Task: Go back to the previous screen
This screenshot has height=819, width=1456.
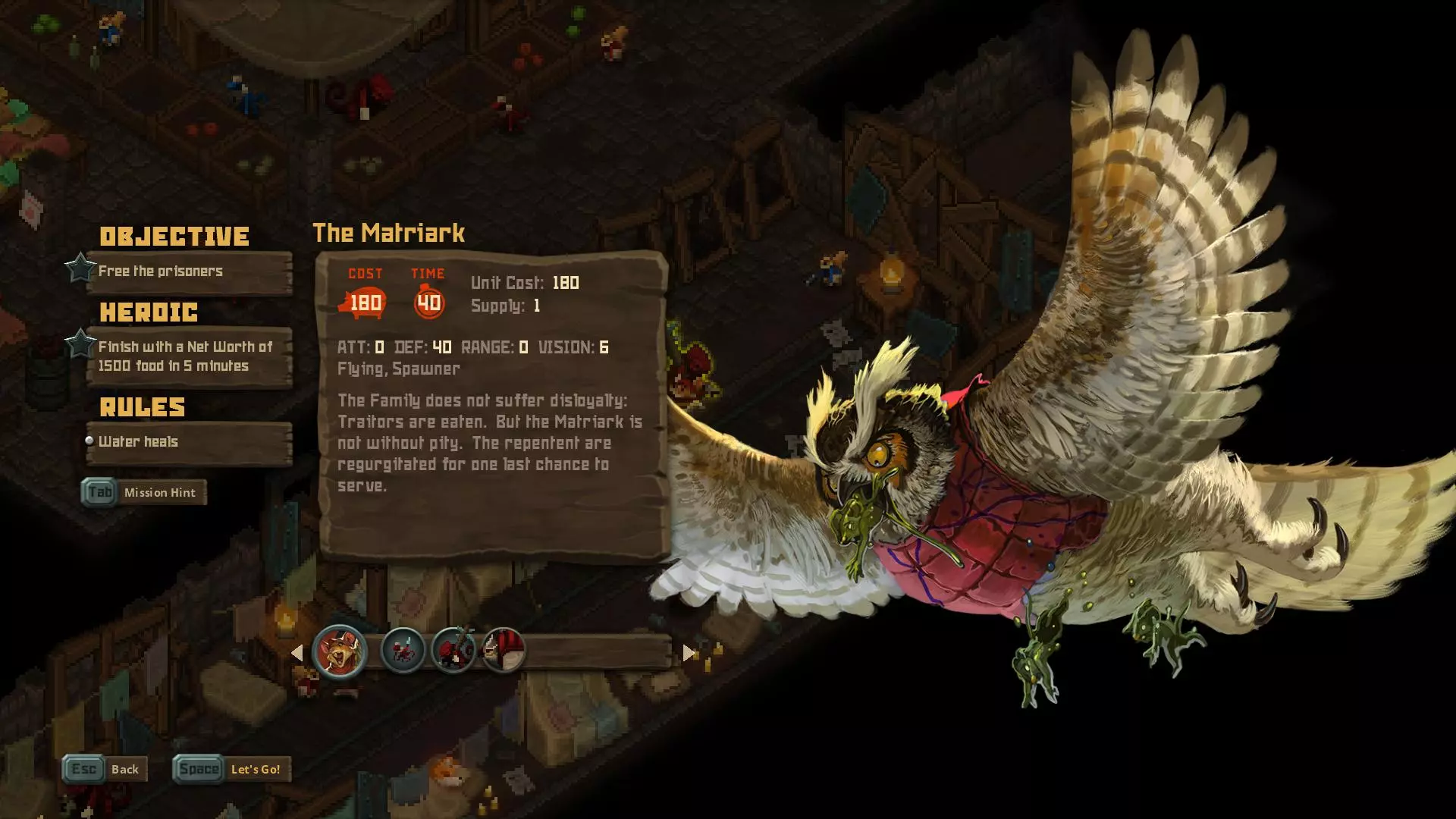Action: point(105,769)
